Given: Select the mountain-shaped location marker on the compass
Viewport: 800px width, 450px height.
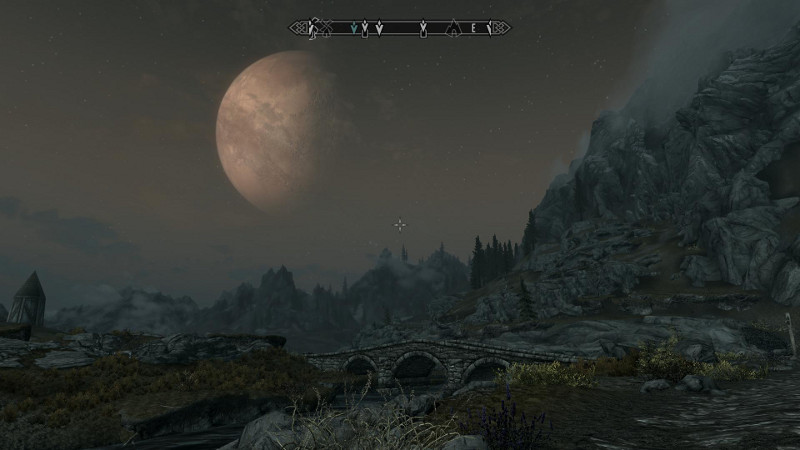Looking at the screenshot, I should click(x=454, y=29).
